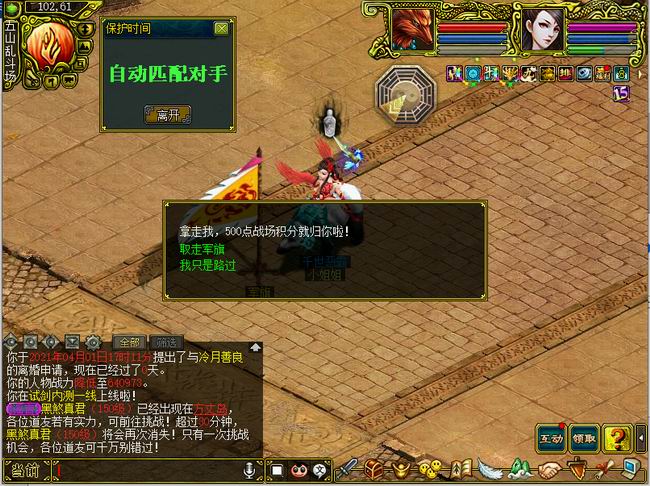Close the 保护时间 panel
The width and height of the screenshot is (650, 486).
coord(221,29)
